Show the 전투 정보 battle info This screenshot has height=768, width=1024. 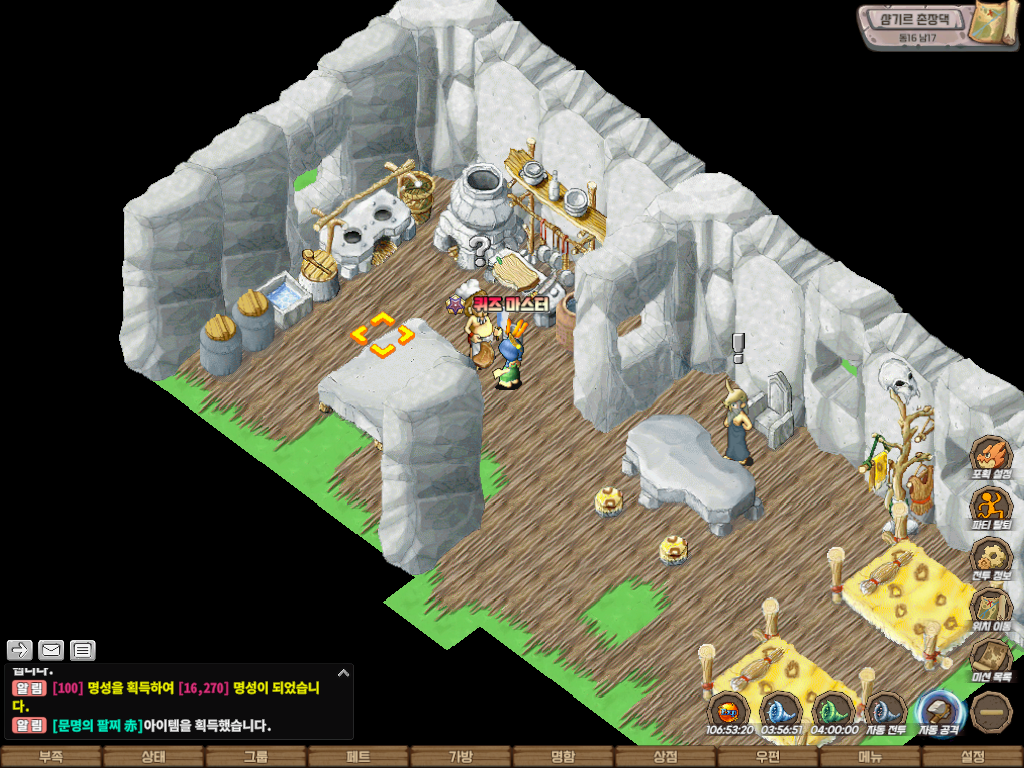click(x=992, y=558)
